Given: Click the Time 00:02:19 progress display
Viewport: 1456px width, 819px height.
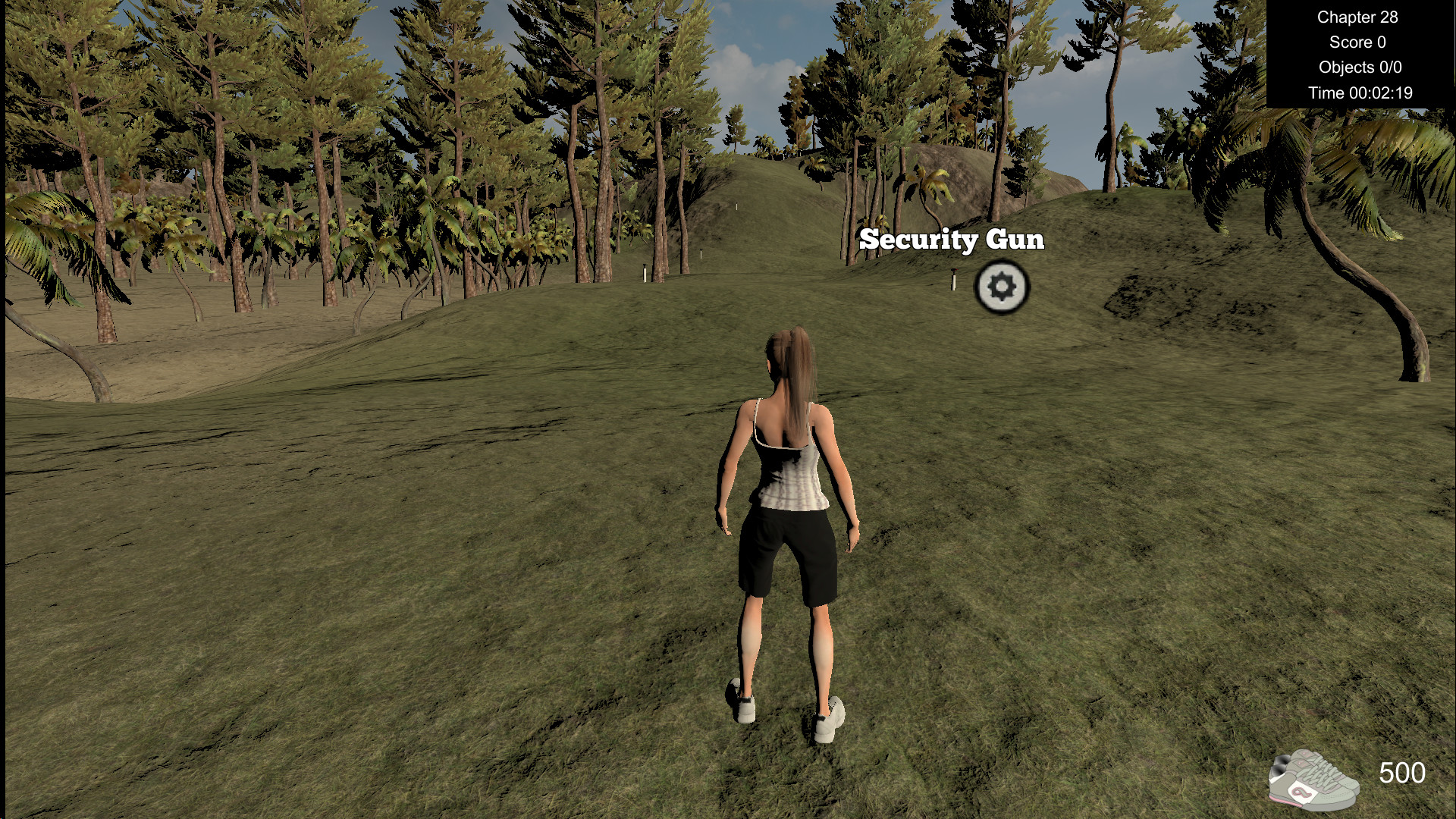Looking at the screenshot, I should (1360, 93).
